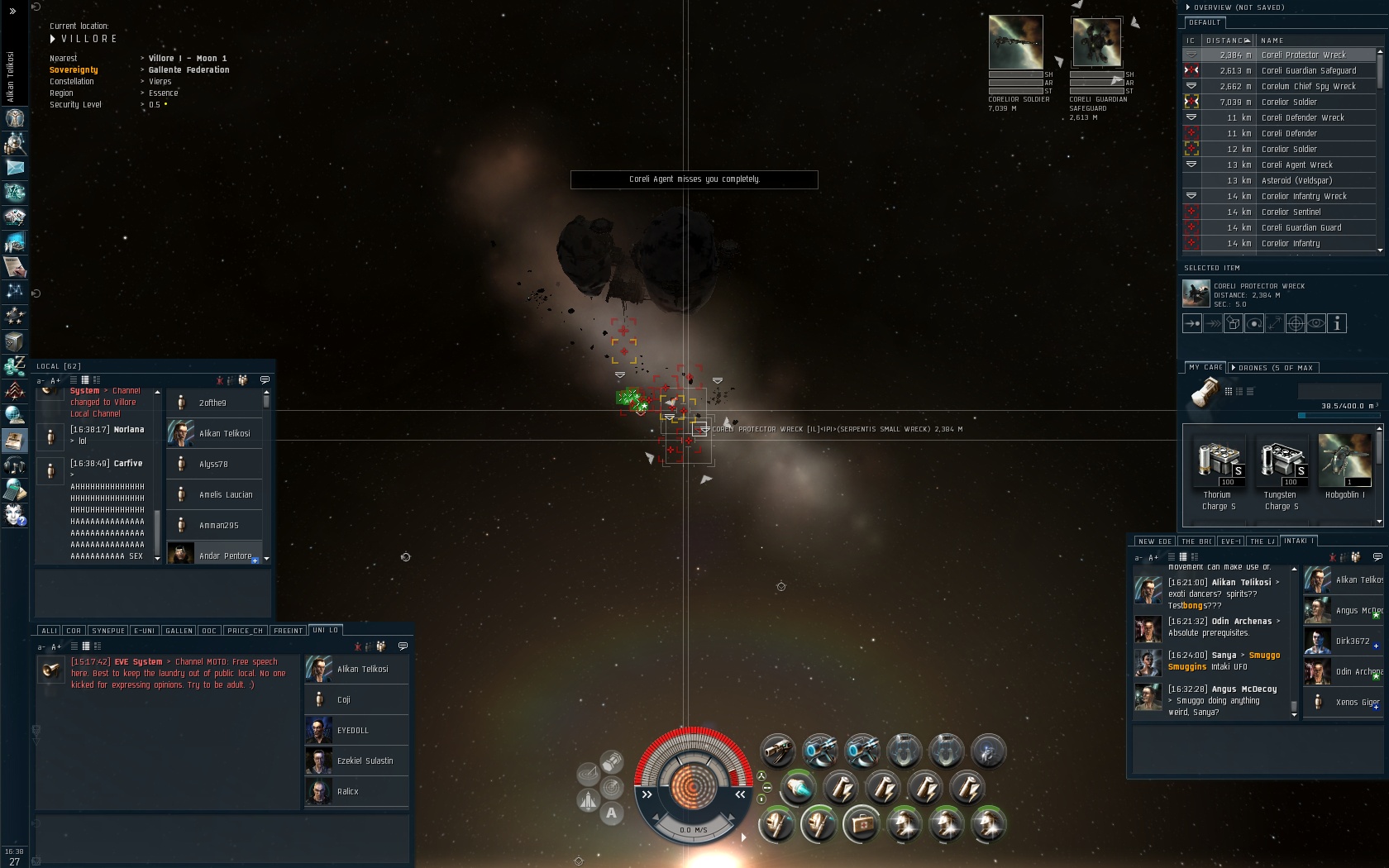Approach the selected wreck

point(1192,324)
